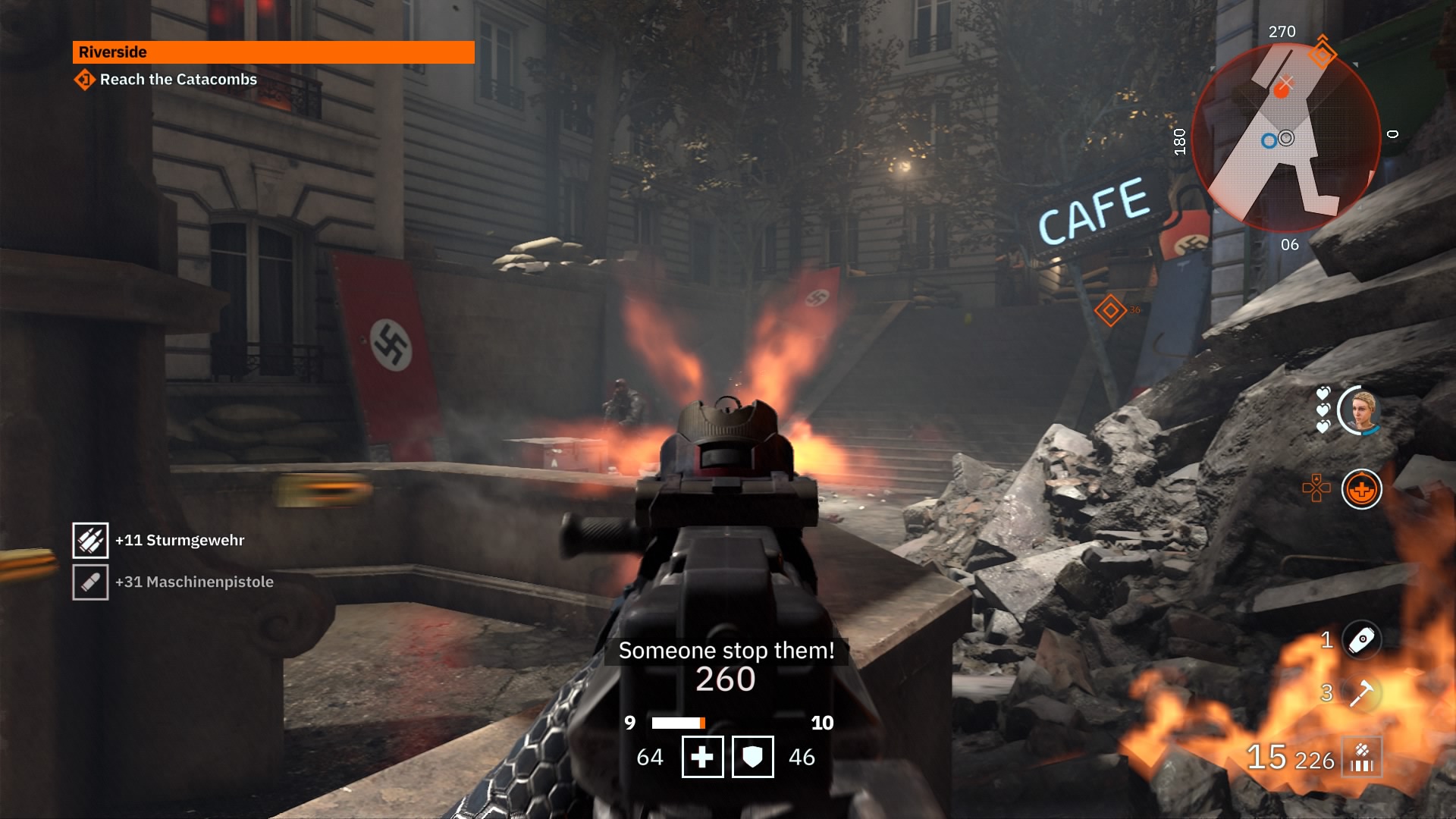Click the Riverside location banner
This screenshot has width=1456, height=819.
pyautogui.click(x=273, y=52)
